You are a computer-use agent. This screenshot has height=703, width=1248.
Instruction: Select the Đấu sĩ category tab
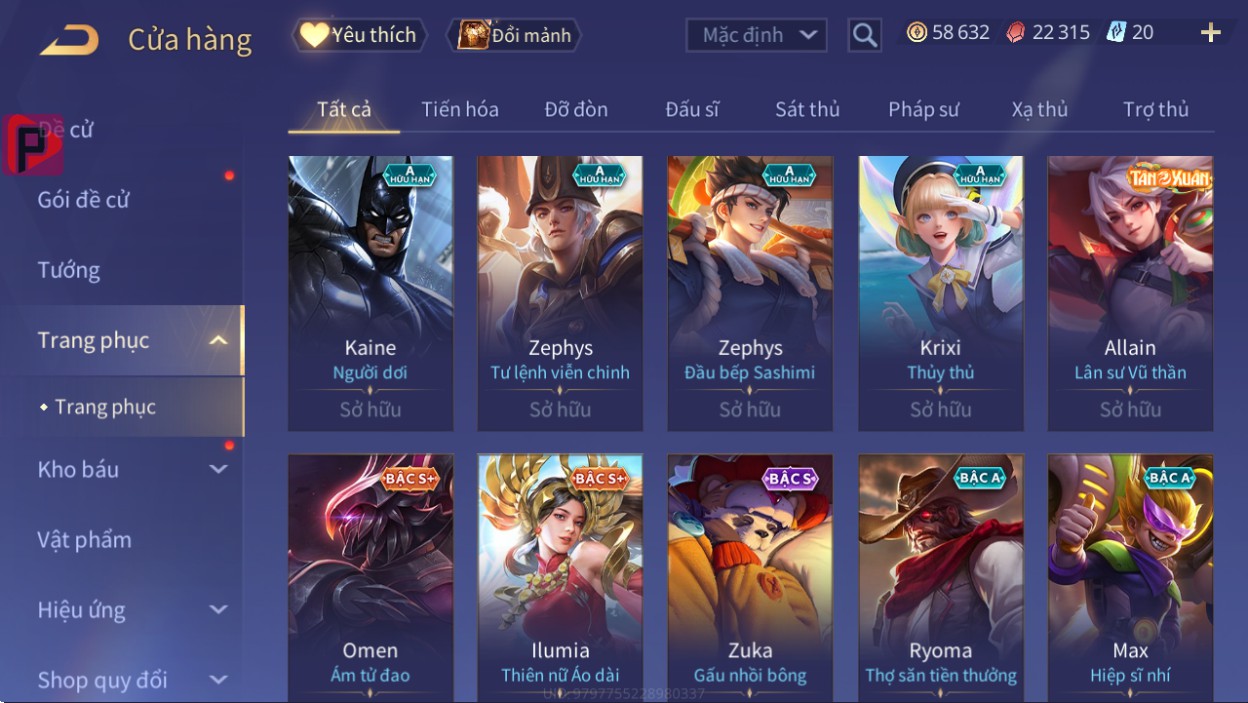pos(692,109)
